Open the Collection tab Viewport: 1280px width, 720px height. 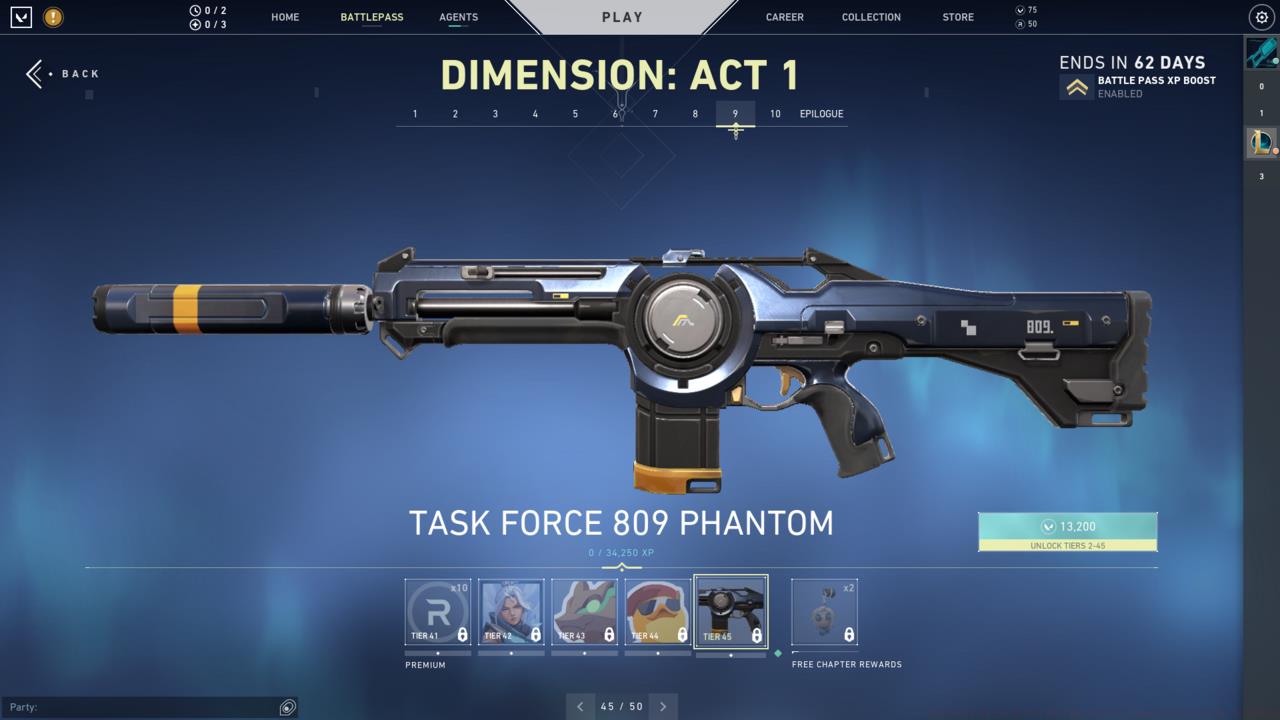point(871,17)
